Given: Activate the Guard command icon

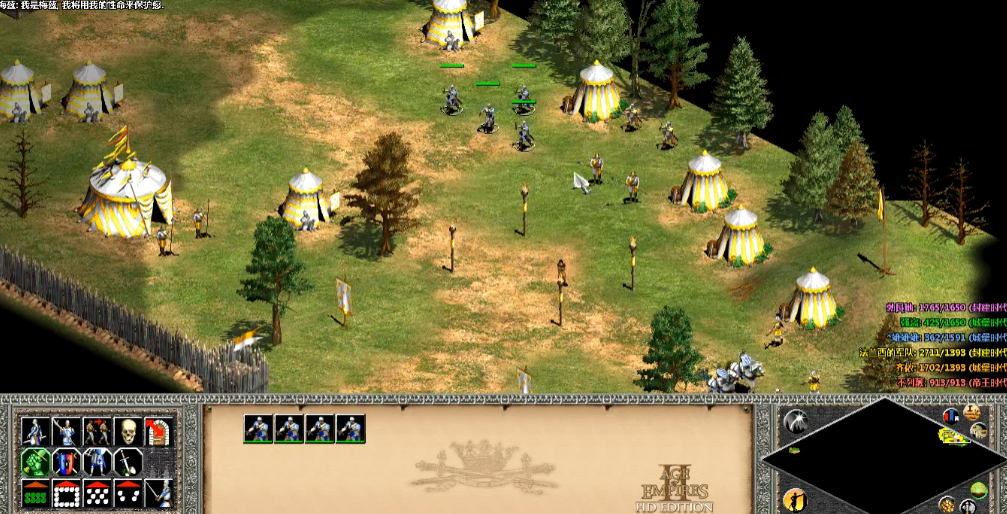Looking at the screenshot, I should tap(67, 432).
